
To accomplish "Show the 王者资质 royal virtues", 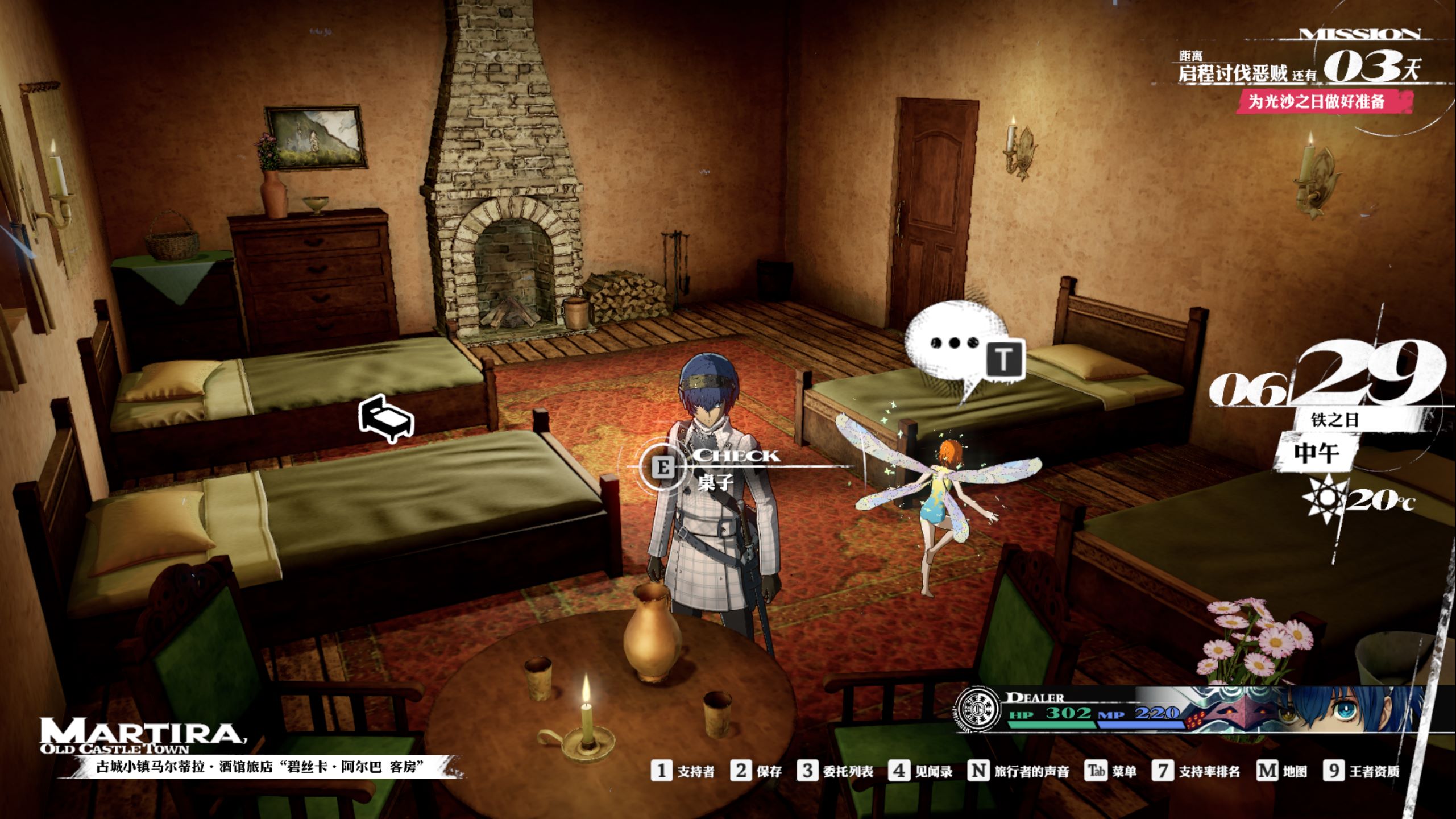I will 1361,771.
